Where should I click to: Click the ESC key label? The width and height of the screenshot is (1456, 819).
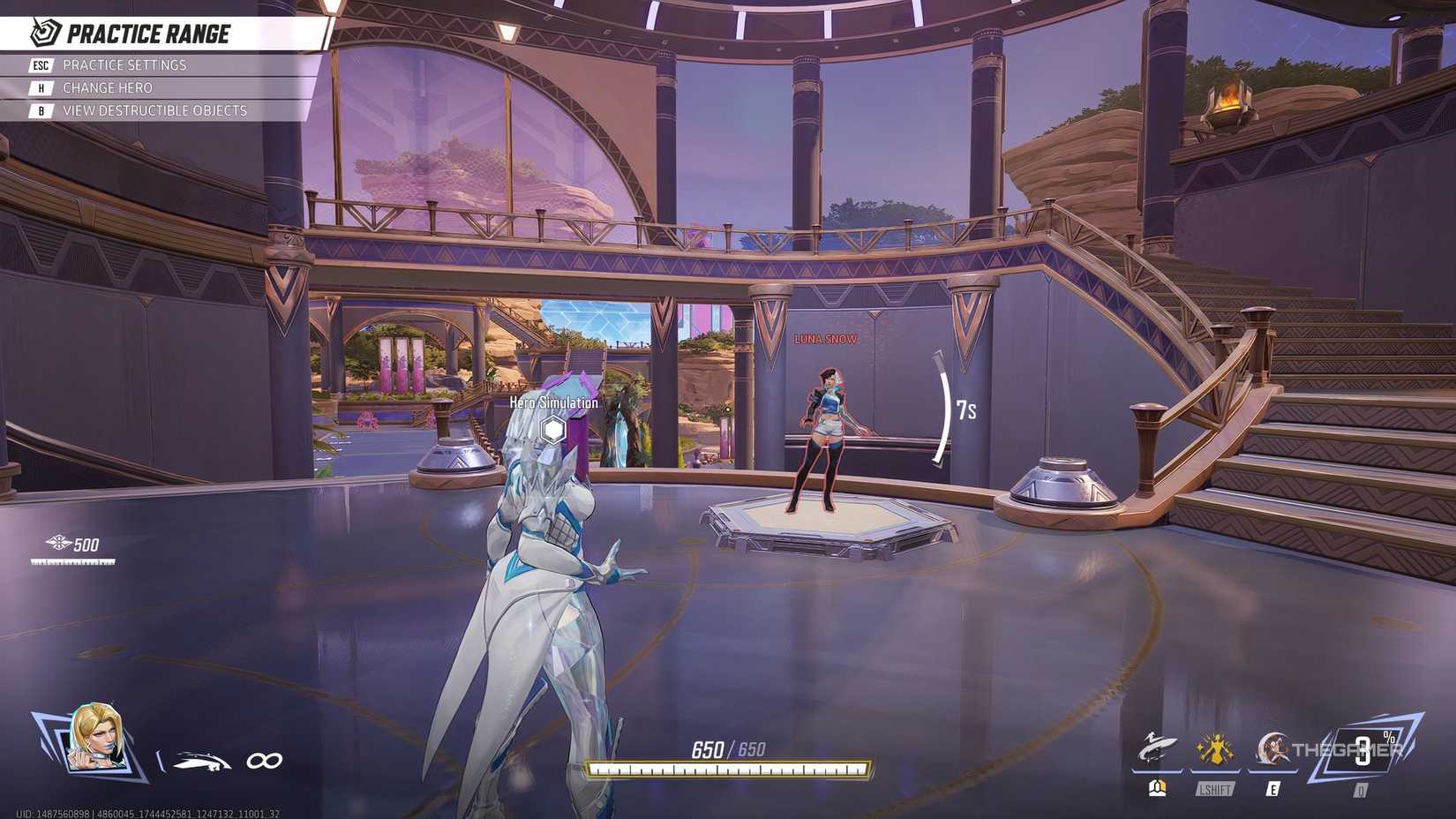[40, 64]
